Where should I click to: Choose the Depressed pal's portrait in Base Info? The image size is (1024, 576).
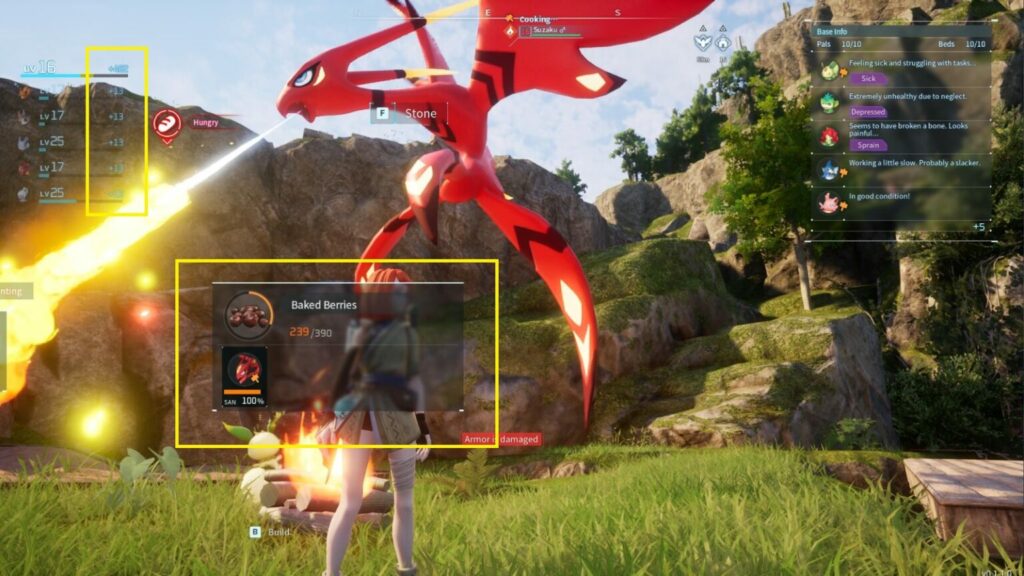coord(830,102)
